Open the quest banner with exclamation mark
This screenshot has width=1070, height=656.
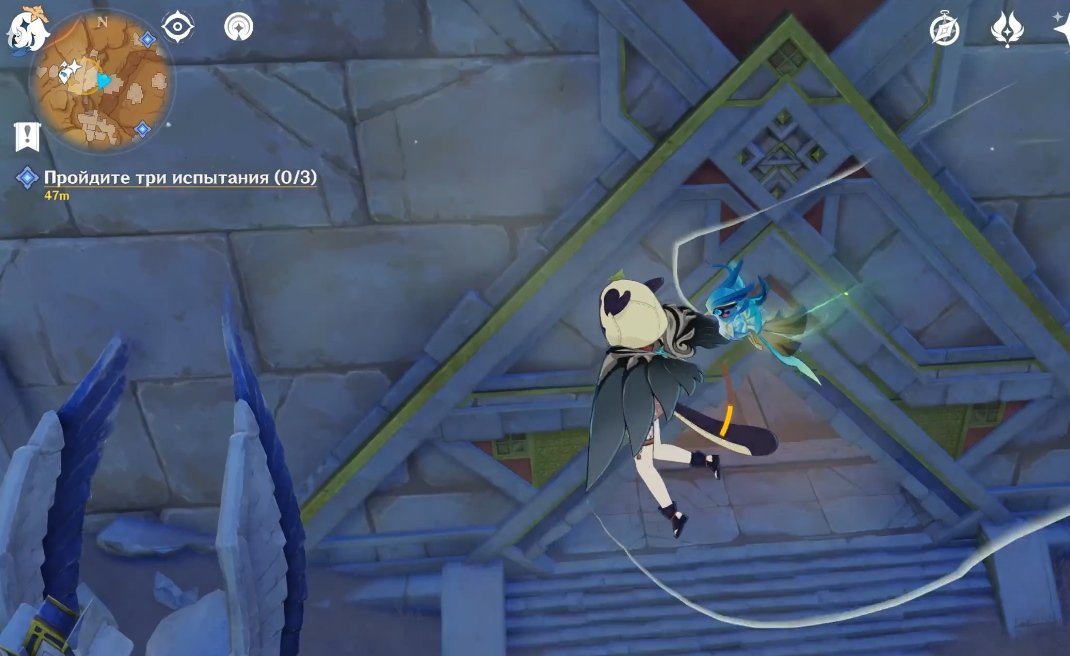(26, 137)
